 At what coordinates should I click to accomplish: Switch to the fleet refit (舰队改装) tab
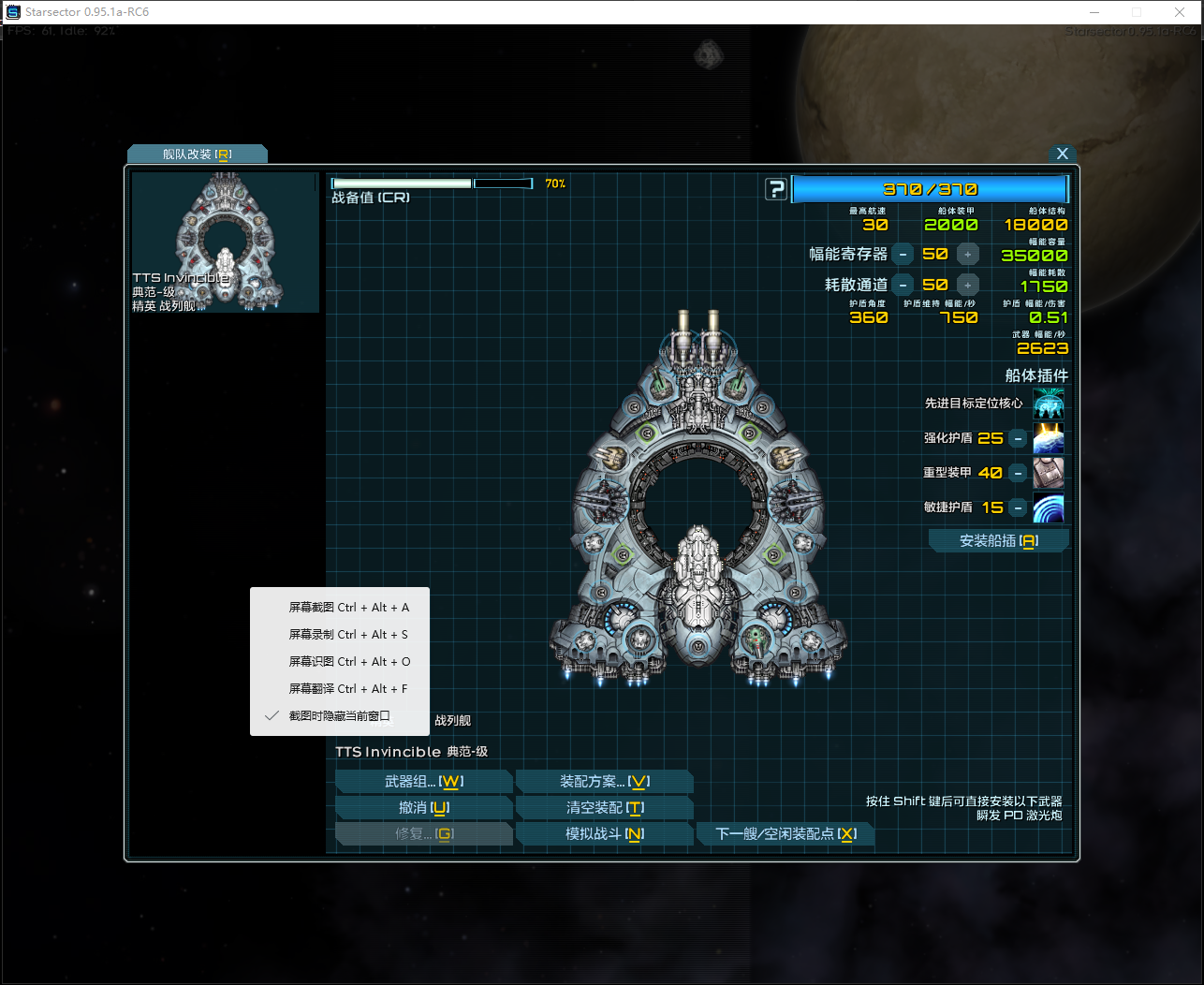pos(197,154)
